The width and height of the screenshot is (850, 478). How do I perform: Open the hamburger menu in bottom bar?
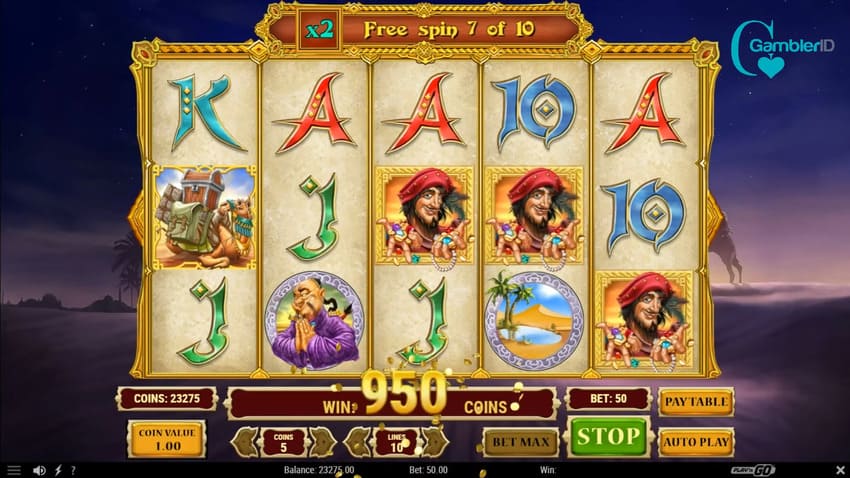(14, 470)
